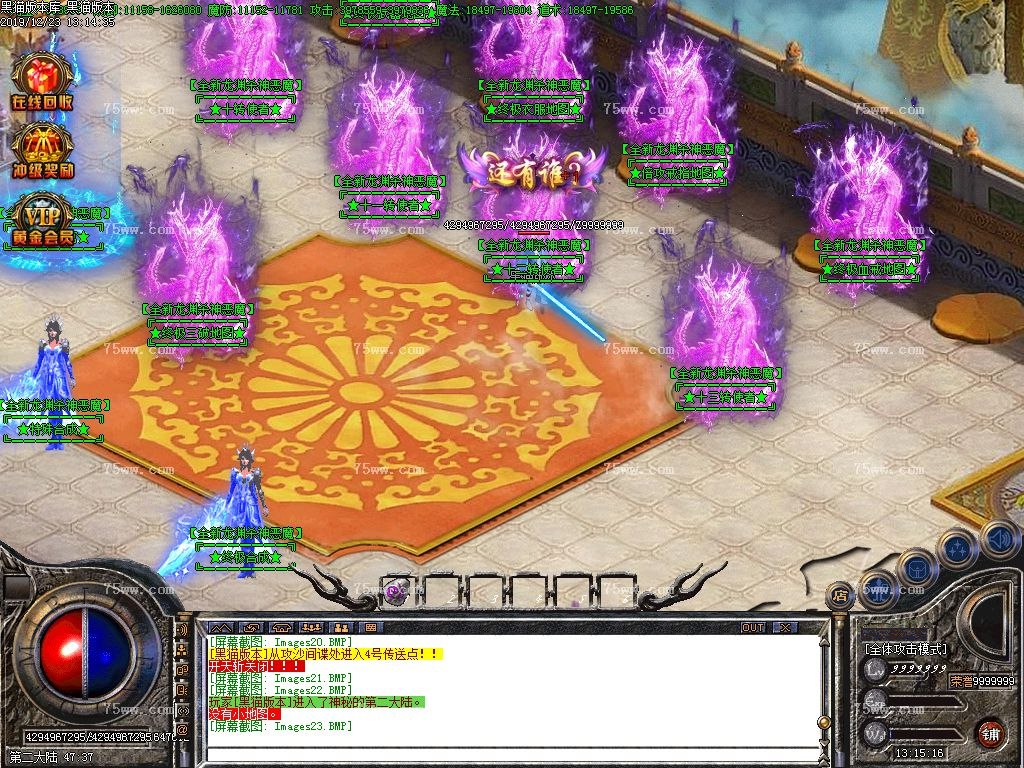Select the purple item in the first belt slot
The width and height of the screenshot is (1024, 768).
tap(397, 591)
